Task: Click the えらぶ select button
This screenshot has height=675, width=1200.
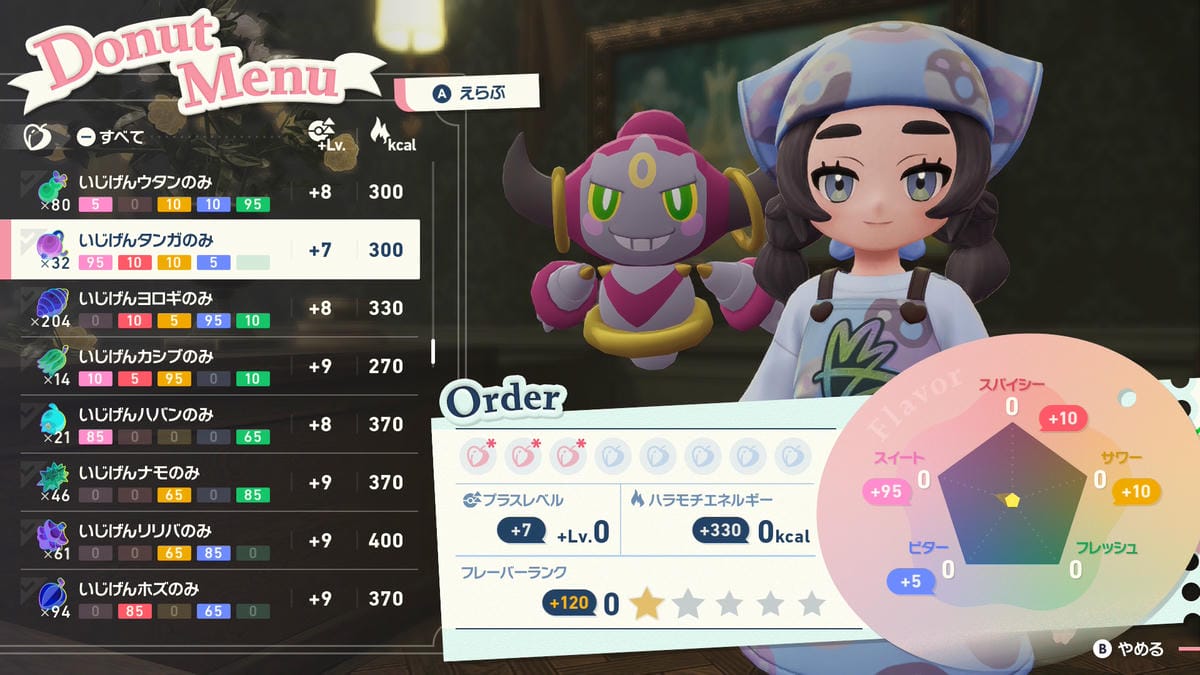Action: pyautogui.click(x=468, y=93)
